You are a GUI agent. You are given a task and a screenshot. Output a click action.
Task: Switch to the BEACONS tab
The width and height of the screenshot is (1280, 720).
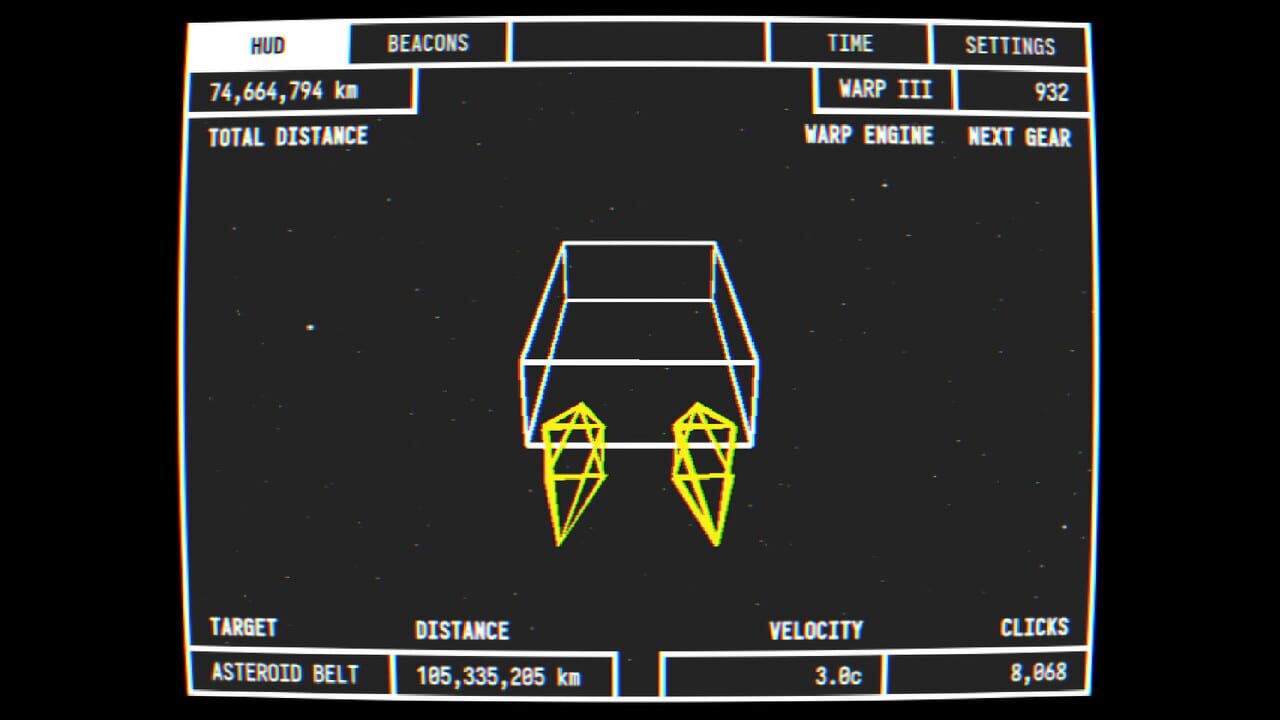click(427, 43)
